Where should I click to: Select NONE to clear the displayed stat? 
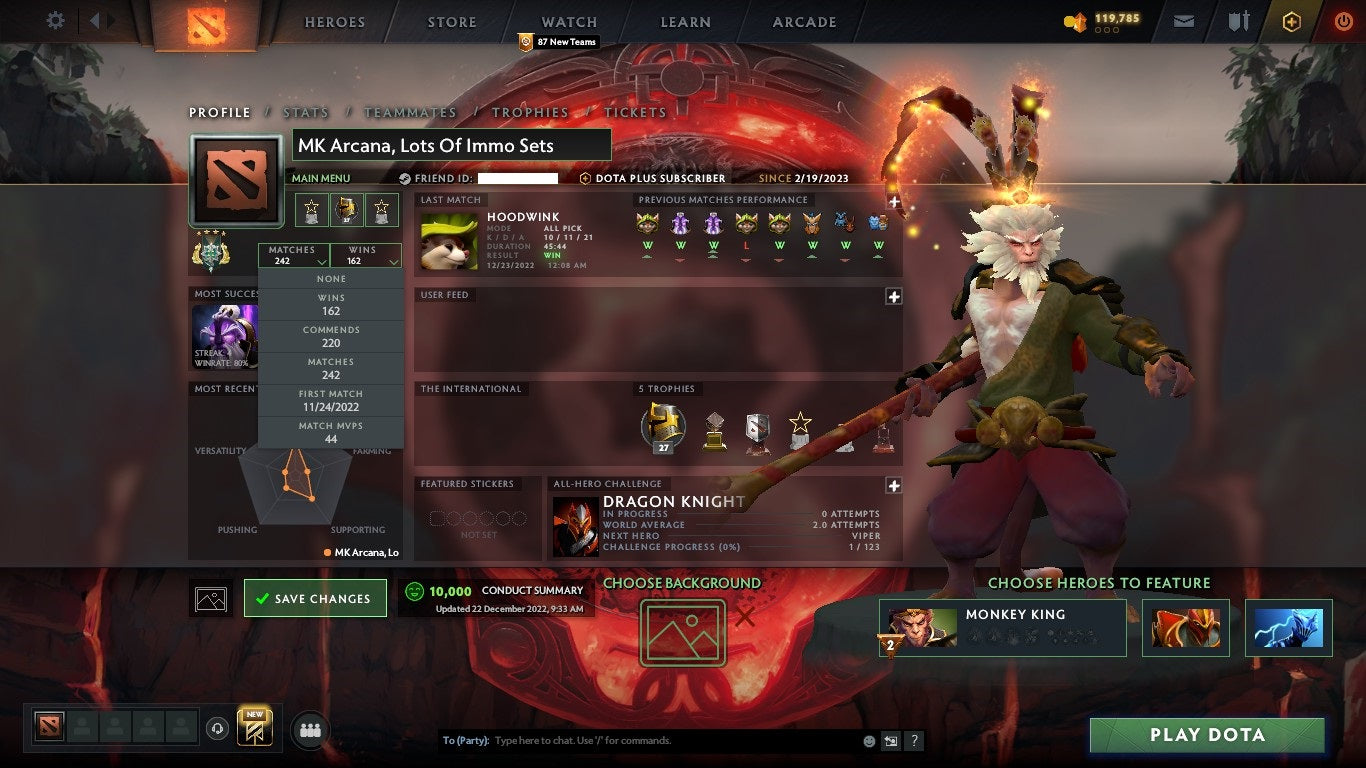point(330,277)
